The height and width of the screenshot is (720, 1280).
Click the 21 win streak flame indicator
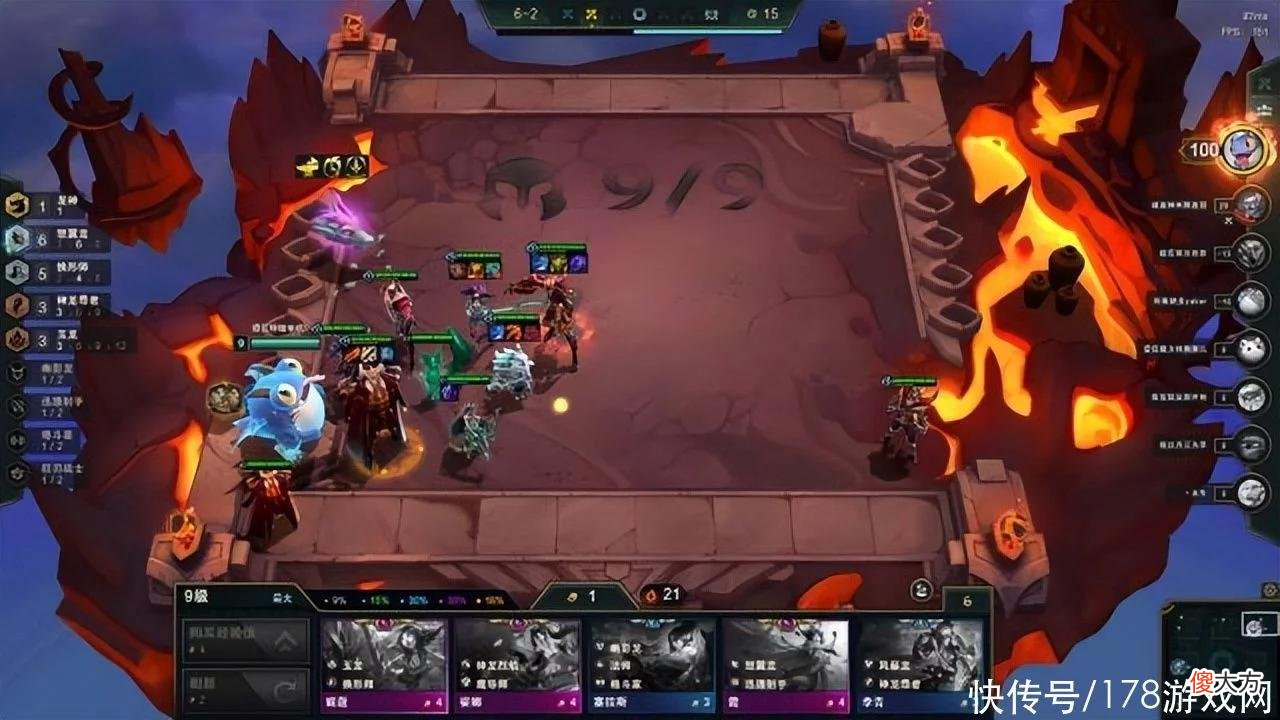tap(662, 595)
